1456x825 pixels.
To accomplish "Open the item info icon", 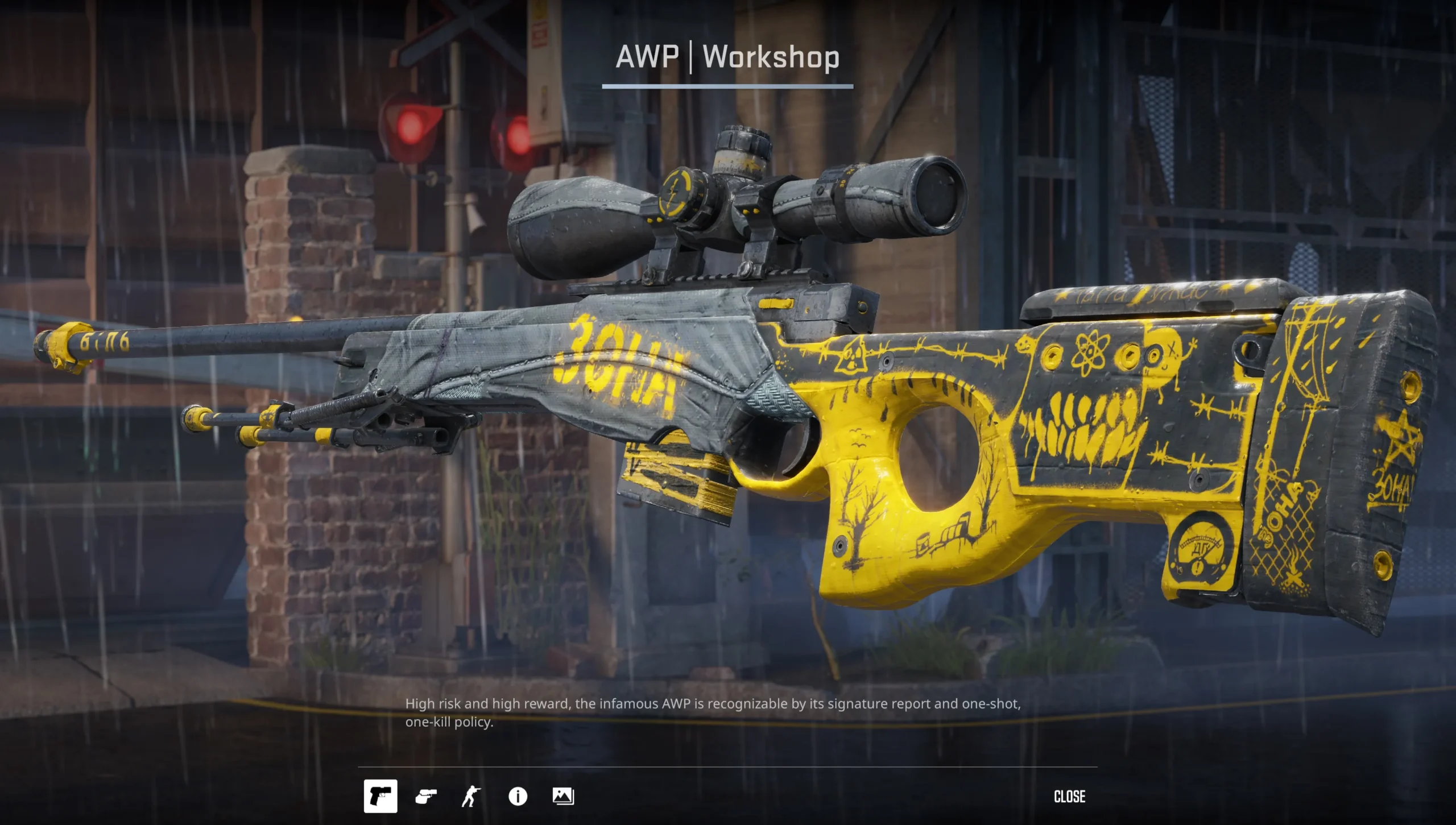I will 518,797.
